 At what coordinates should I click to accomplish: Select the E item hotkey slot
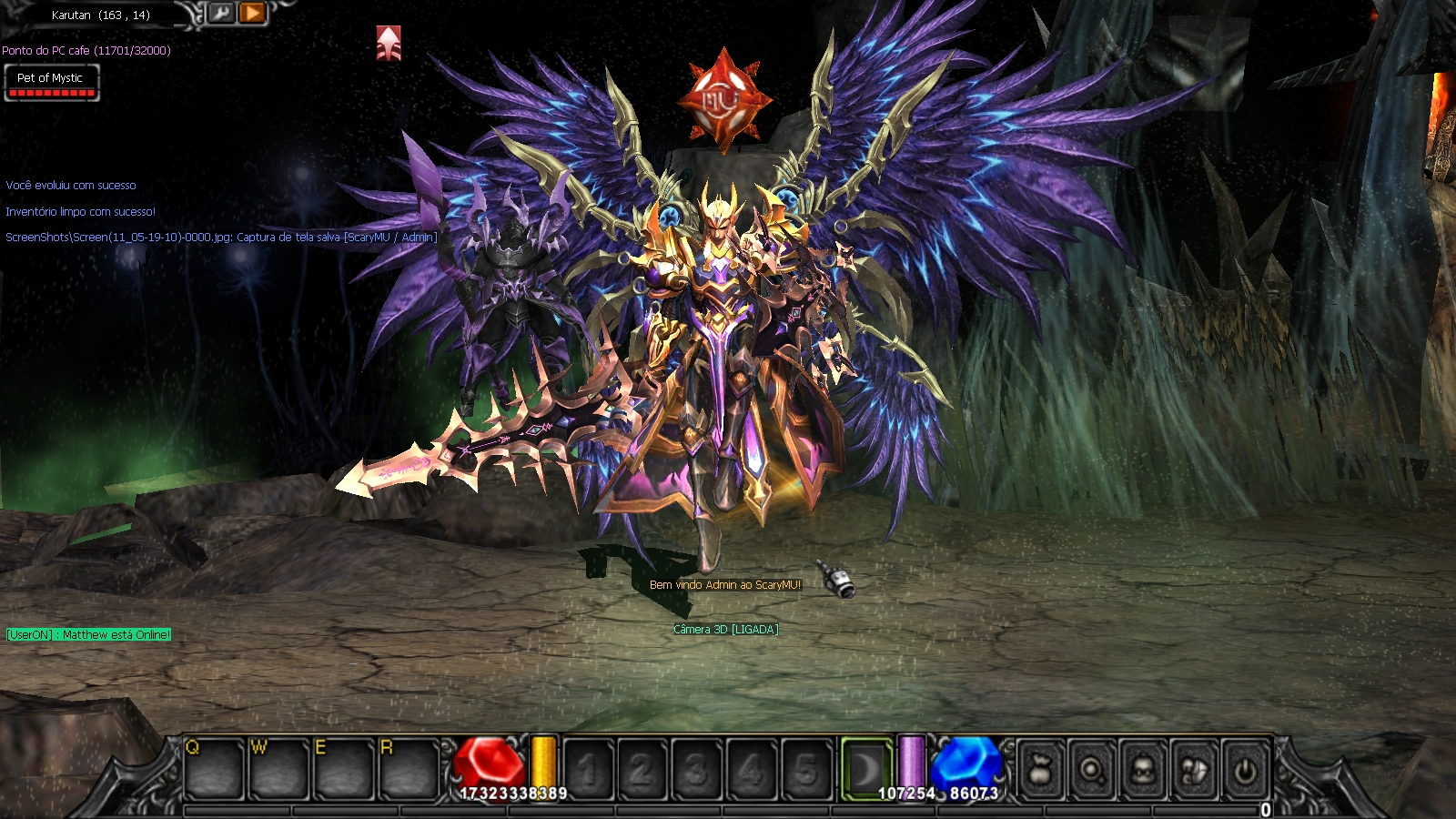coord(344,769)
